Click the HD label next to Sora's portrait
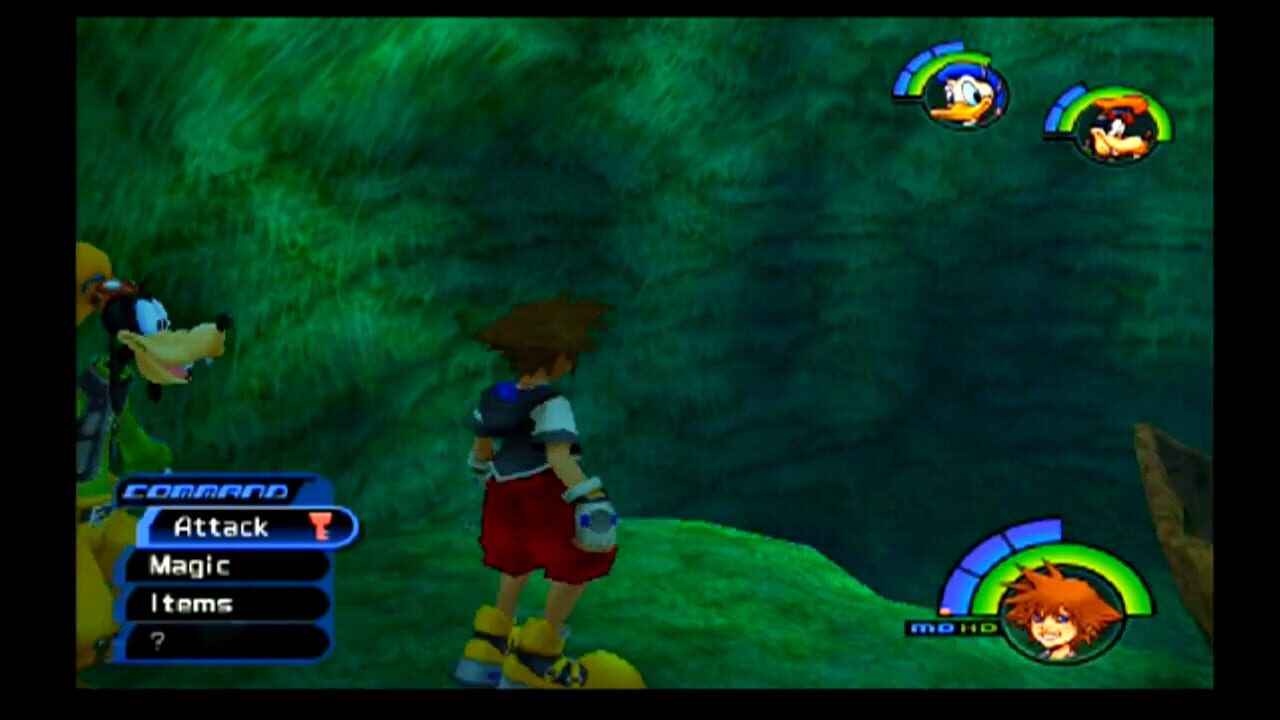 pos(978,628)
